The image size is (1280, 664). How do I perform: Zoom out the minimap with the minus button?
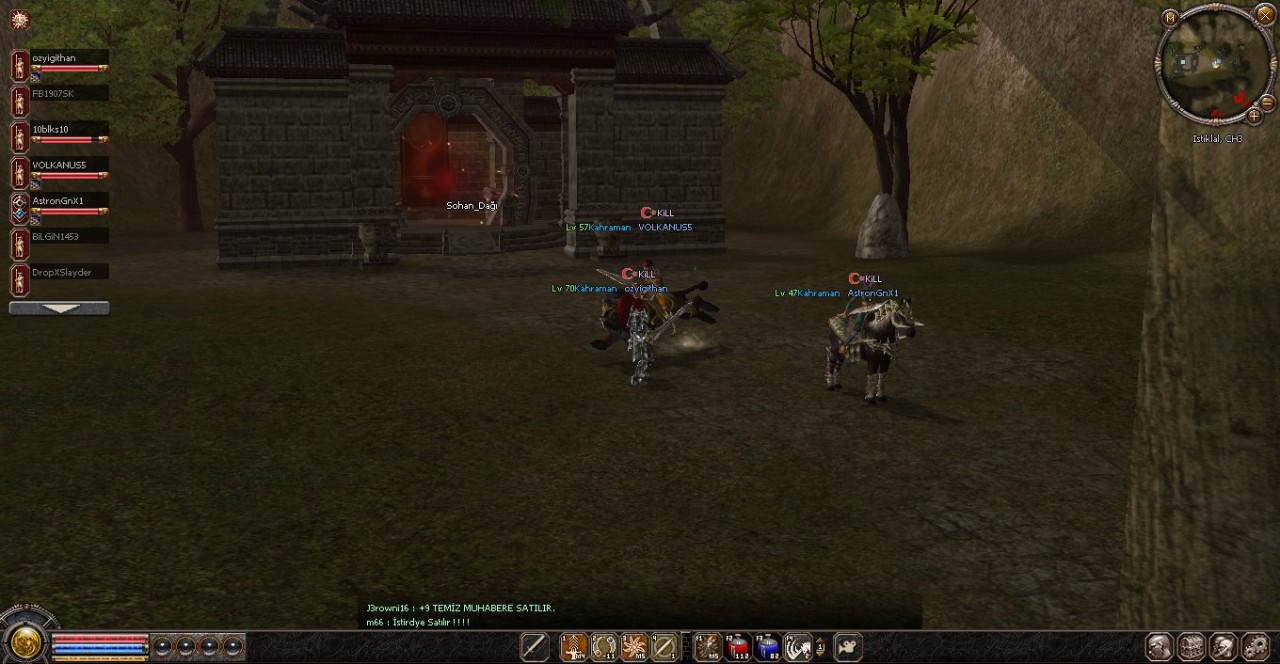click(1267, 102)
